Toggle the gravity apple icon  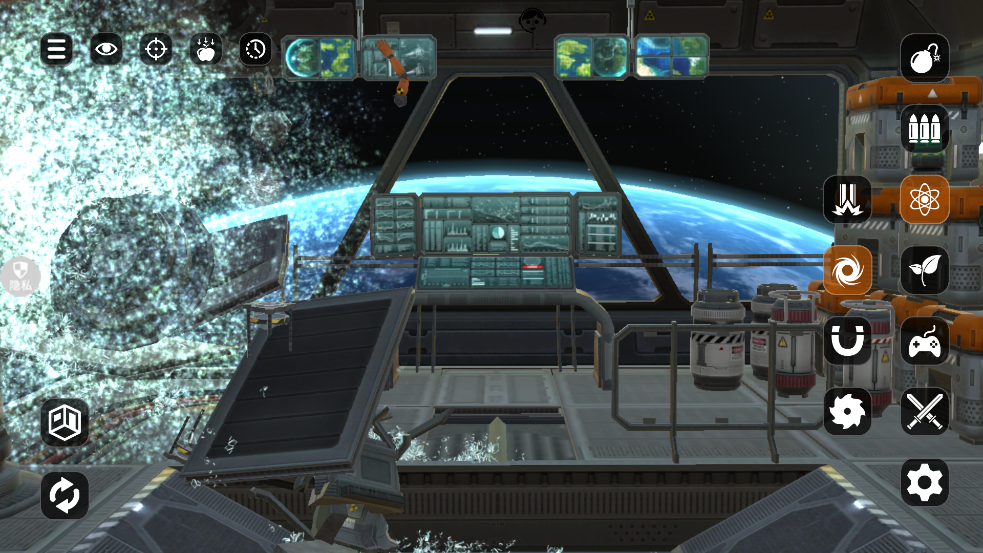tap(206, 48)
